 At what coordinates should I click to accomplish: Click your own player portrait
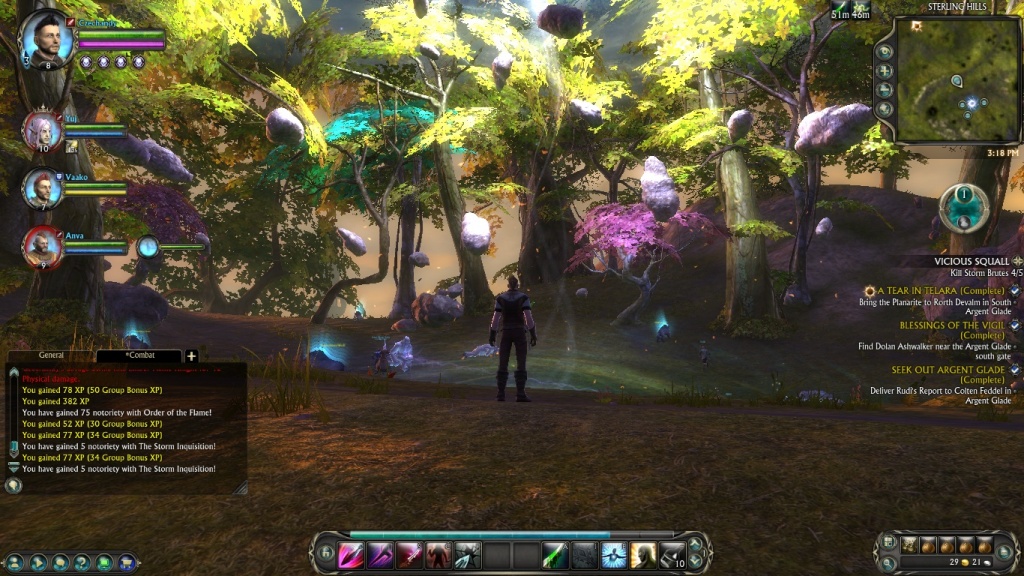click(x=47, y=38)
